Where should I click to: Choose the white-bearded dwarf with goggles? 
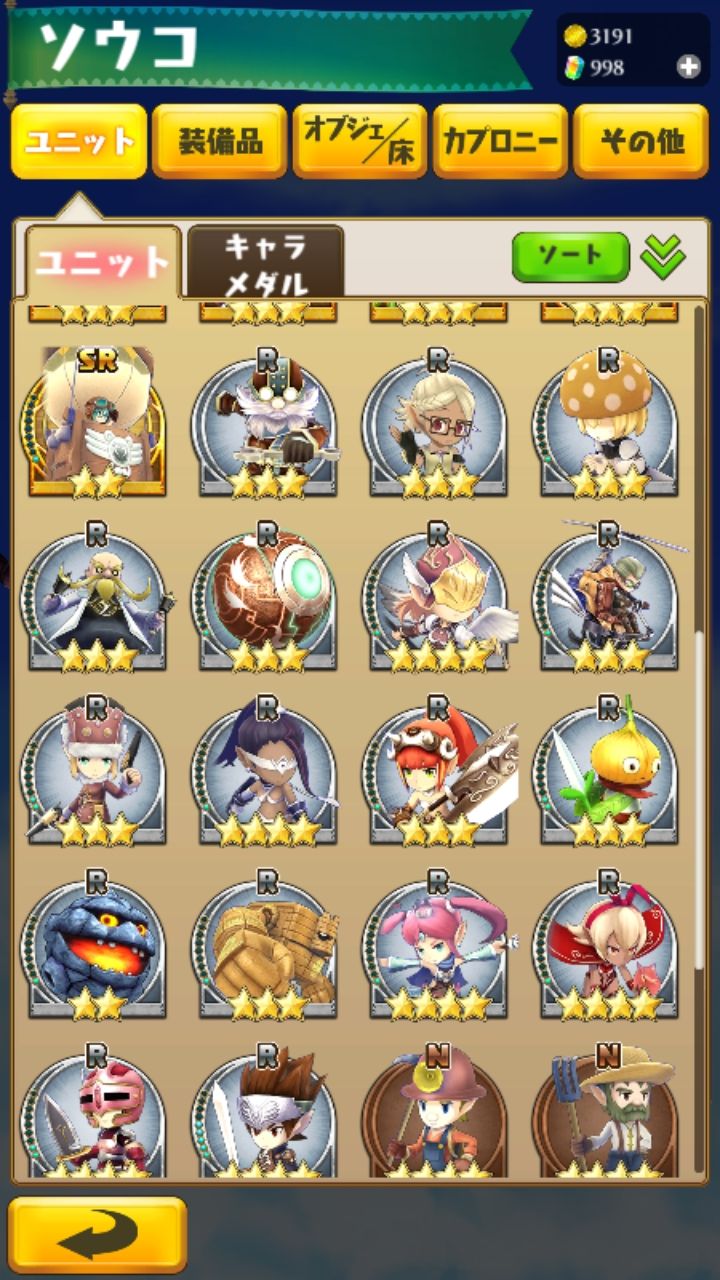tap(267, 422)
